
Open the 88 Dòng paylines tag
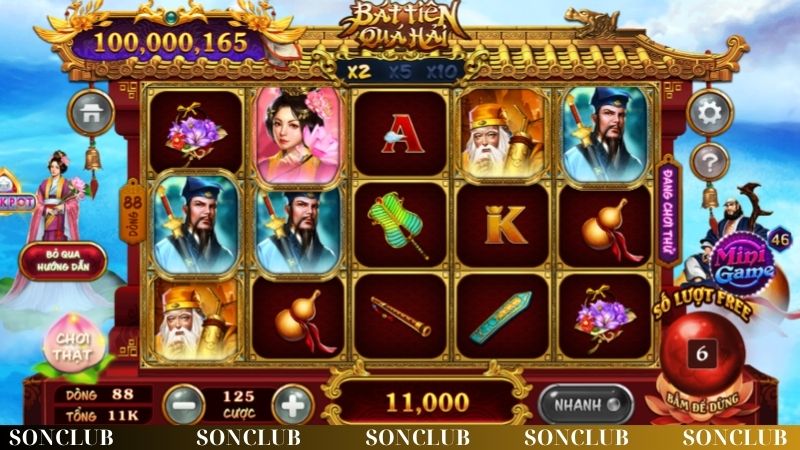[x=131, y=213]
